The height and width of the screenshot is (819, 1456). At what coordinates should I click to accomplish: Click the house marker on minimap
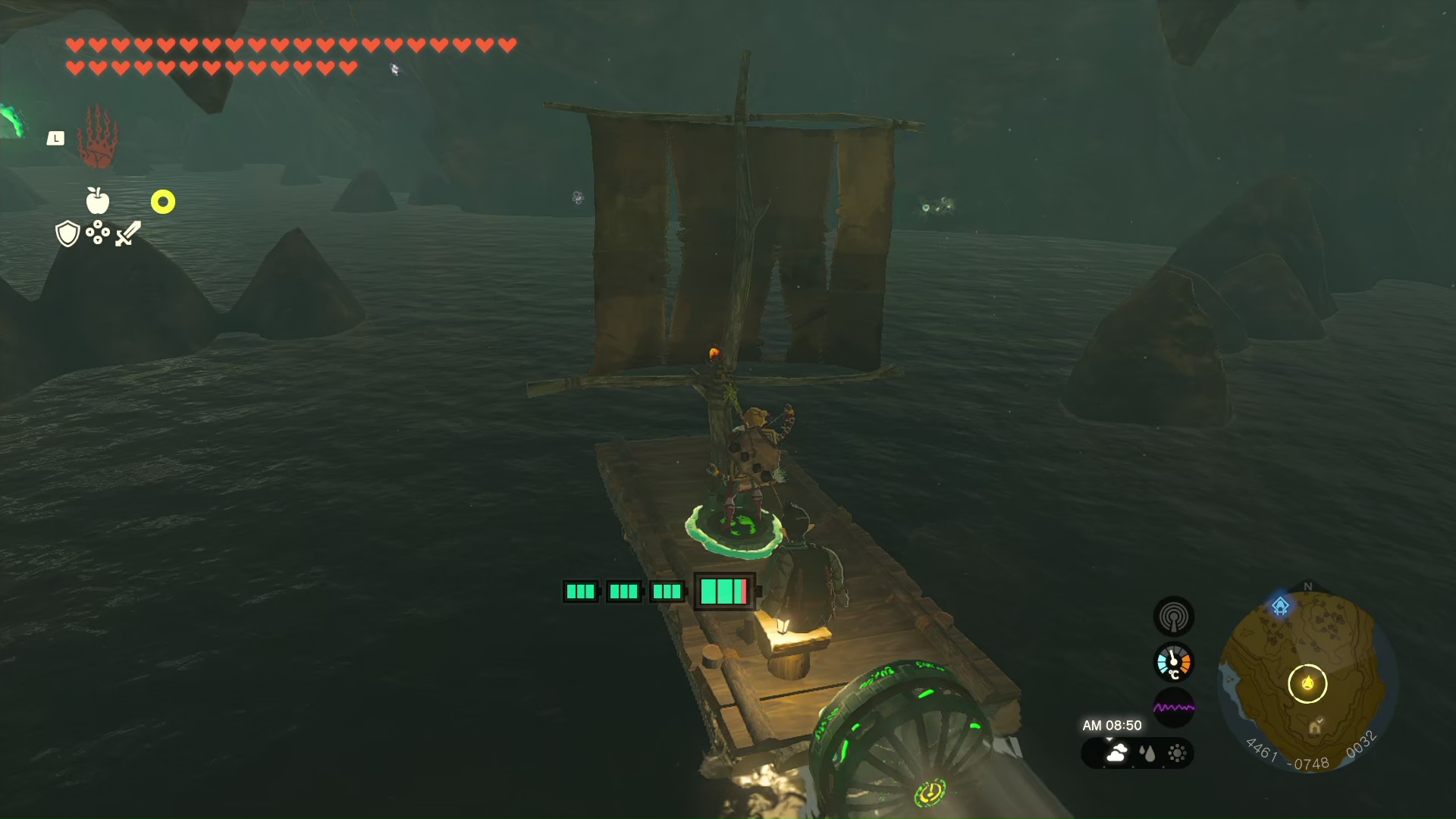click(1315, 728)
